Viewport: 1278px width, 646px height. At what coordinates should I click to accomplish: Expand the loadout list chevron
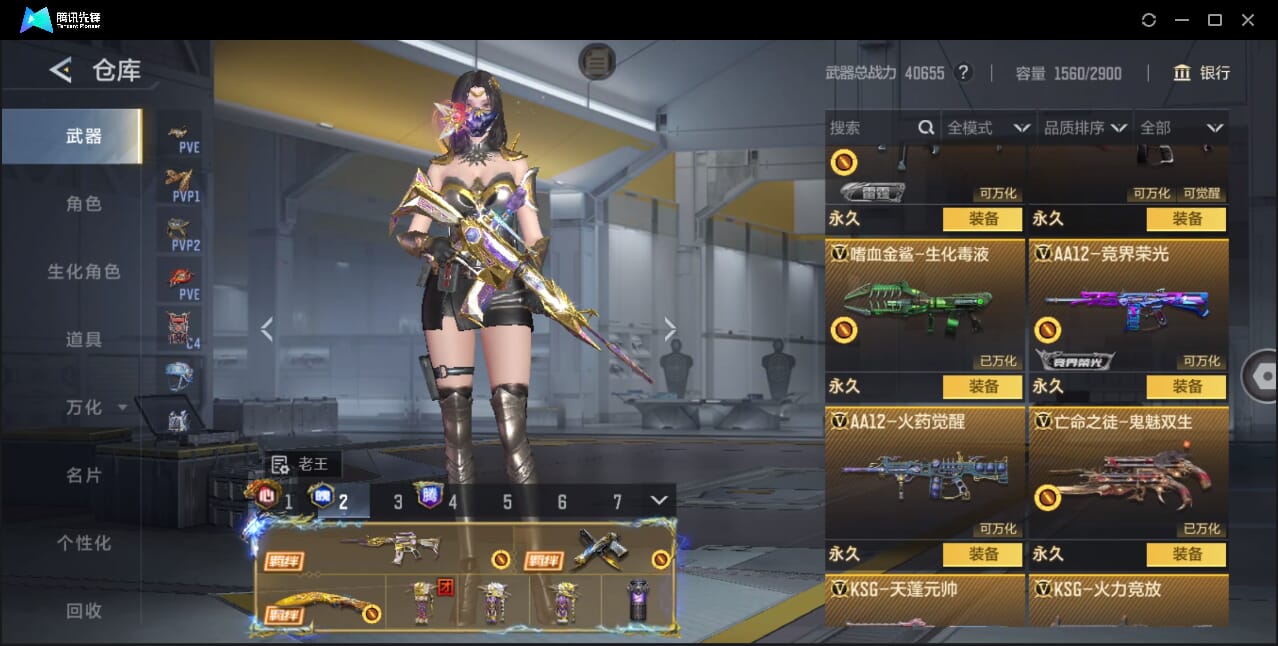point(658,500)
